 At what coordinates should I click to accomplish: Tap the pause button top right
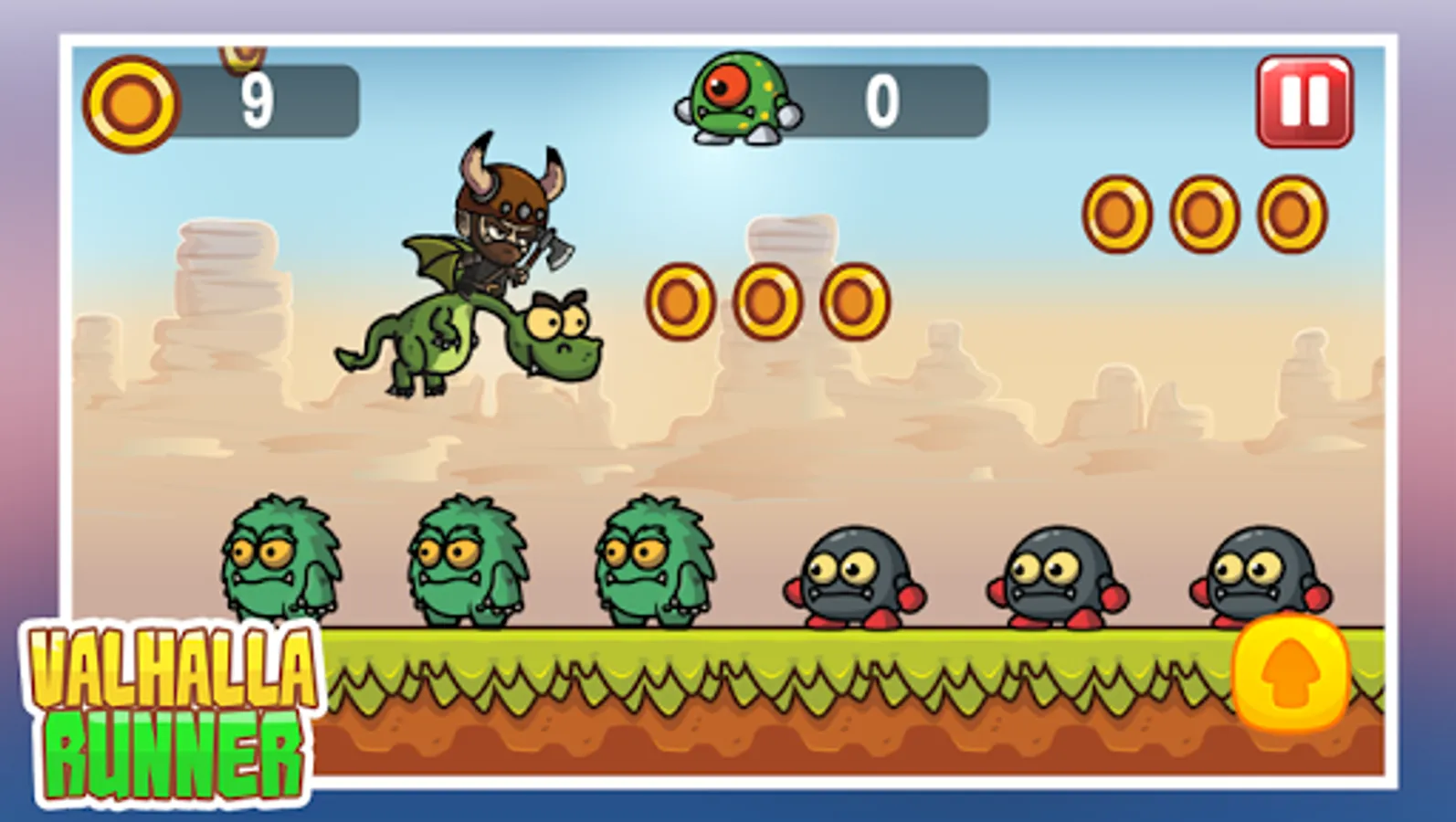(x=1304, y=100)
